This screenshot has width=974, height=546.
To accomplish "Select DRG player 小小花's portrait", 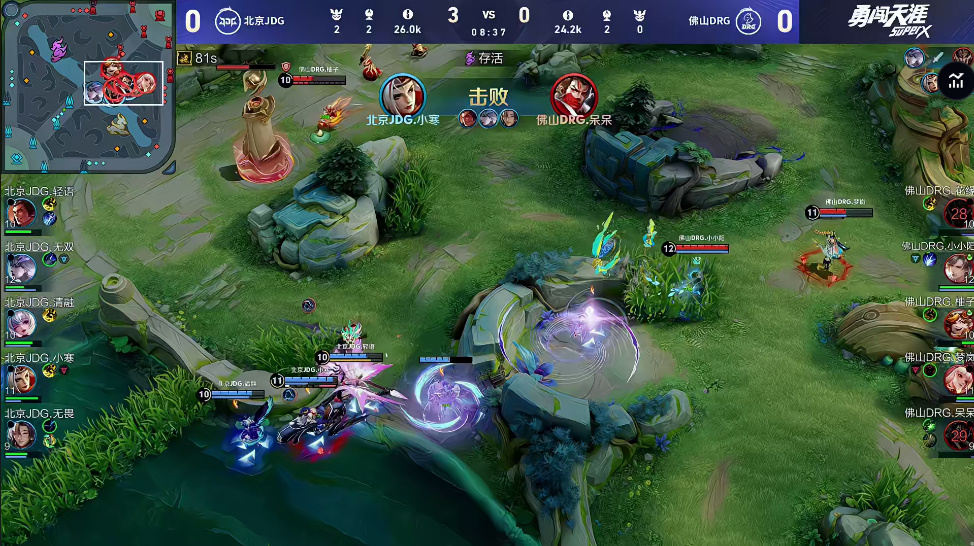I will coord(956,268).
